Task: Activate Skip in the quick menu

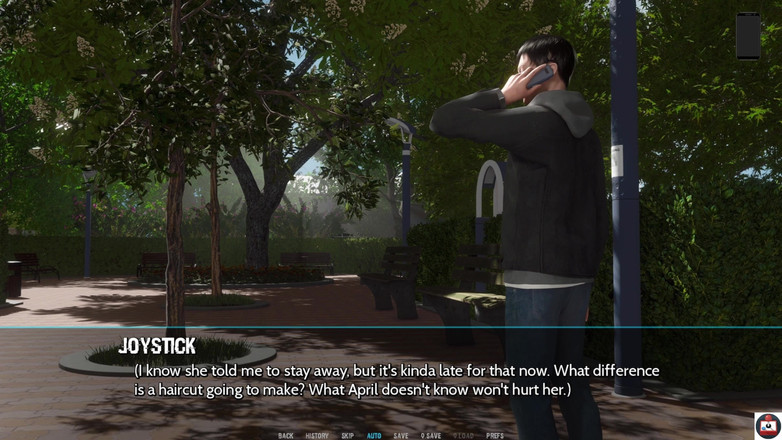Action: pyautogui.click(x=347, y=435)
